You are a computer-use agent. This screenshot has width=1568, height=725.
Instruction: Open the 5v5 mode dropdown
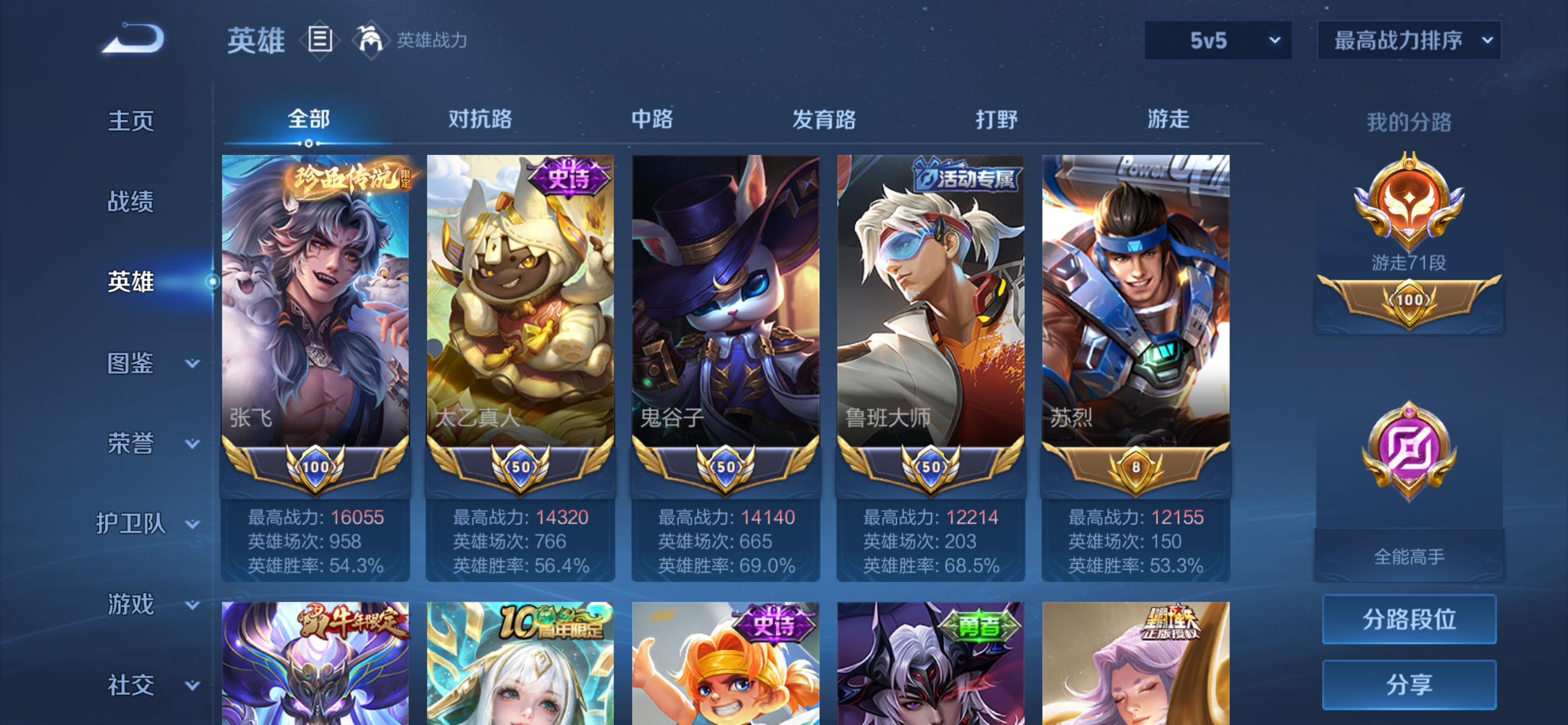(x=1217, y=40)
